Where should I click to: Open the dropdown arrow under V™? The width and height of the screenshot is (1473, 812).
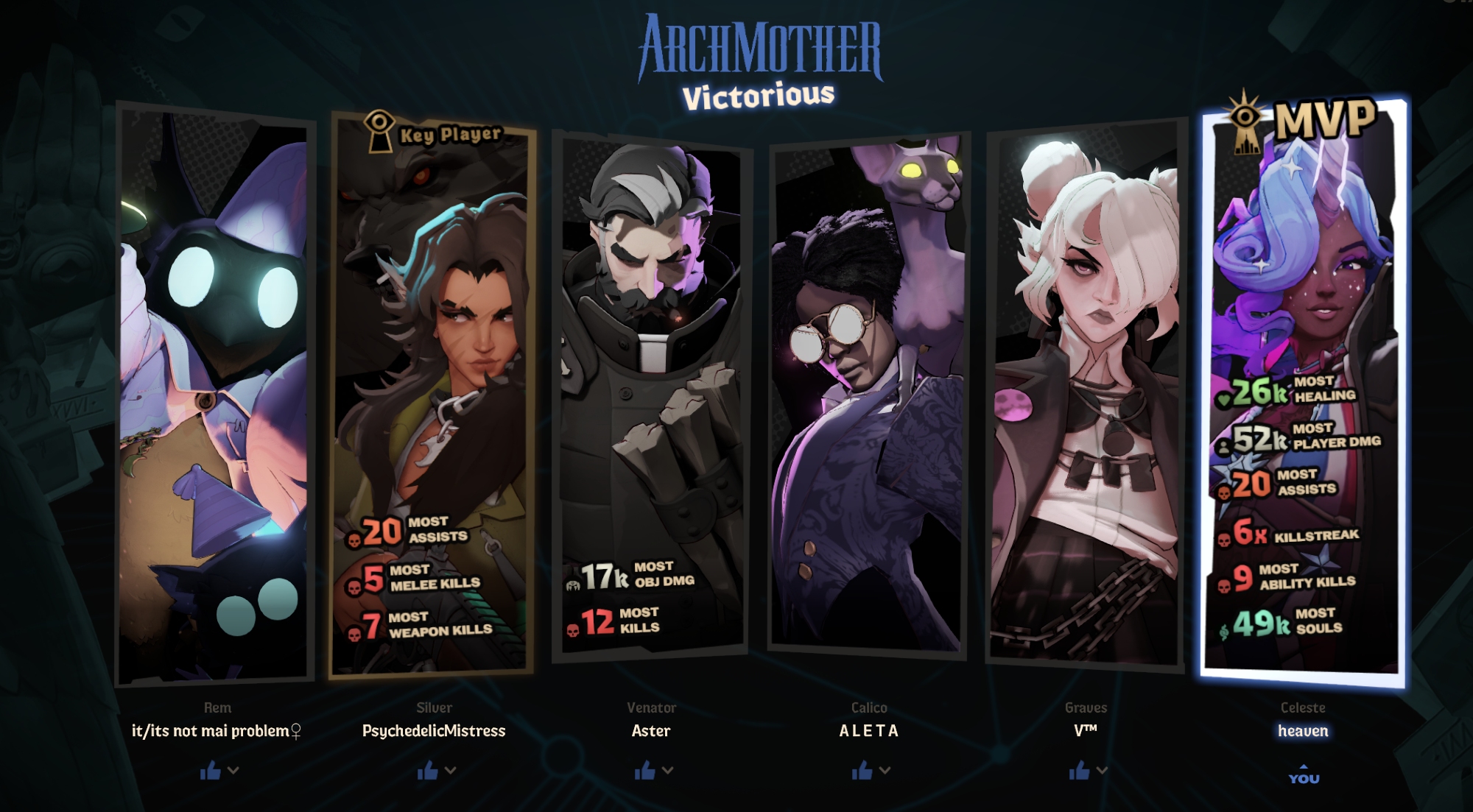tap(1103, 770)
